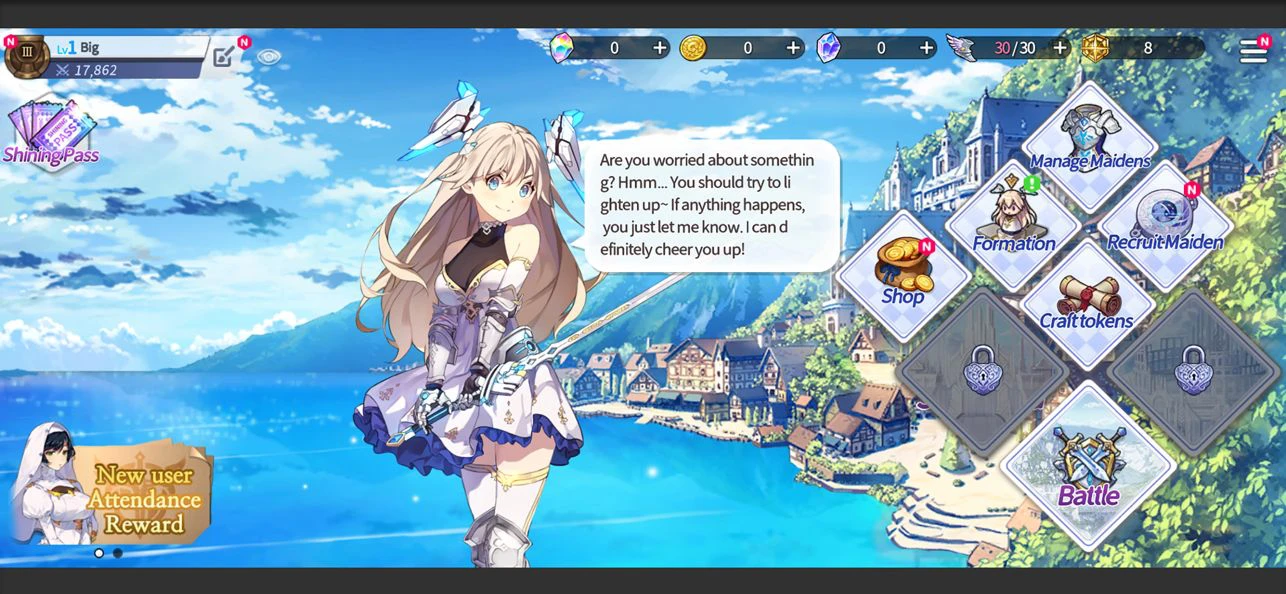Open the Shining Pass
Image resolution: width=1286 pixels, height=594 pixels.
[51, 133]
